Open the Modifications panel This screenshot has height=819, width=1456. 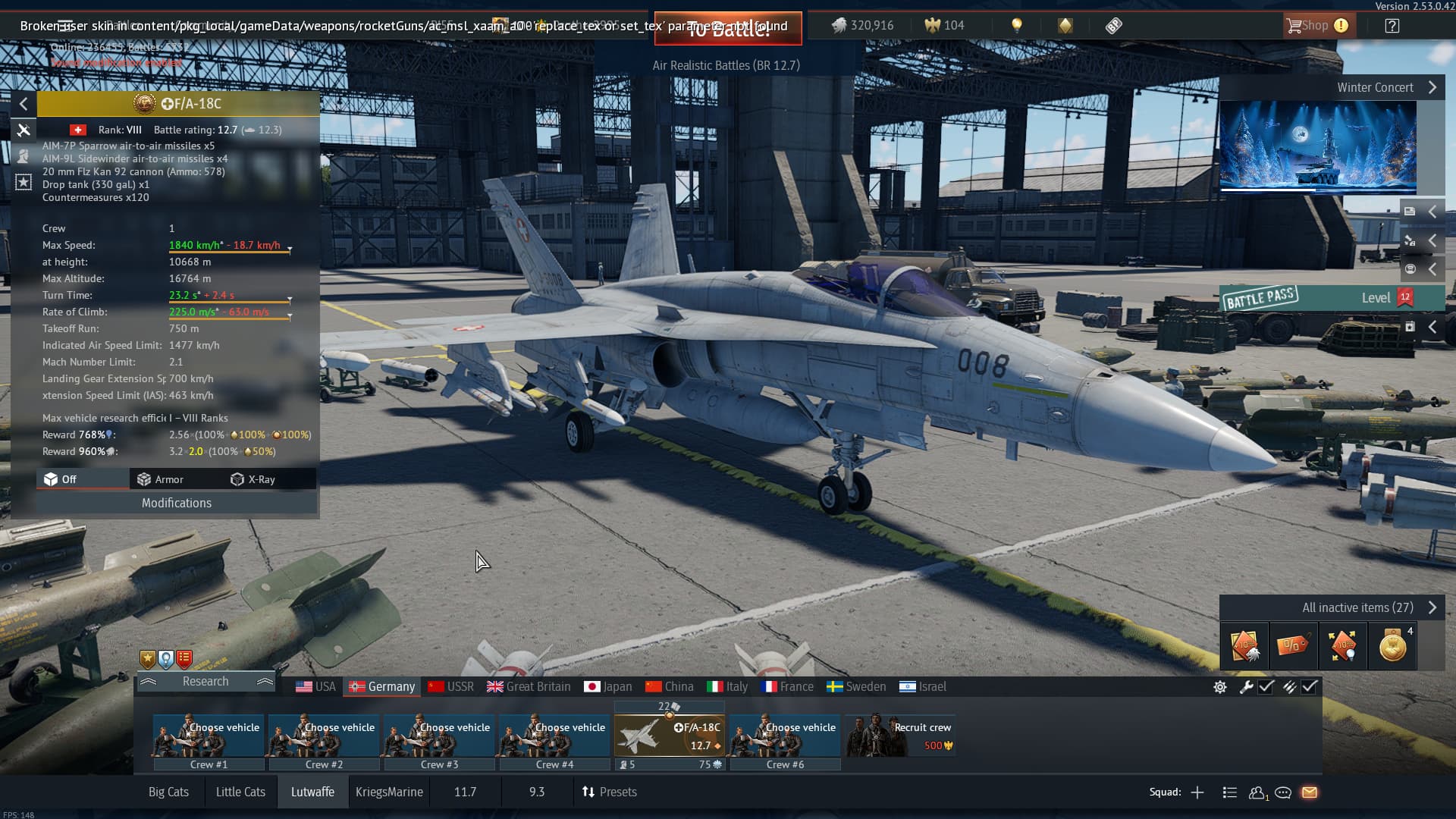point(177,503)
